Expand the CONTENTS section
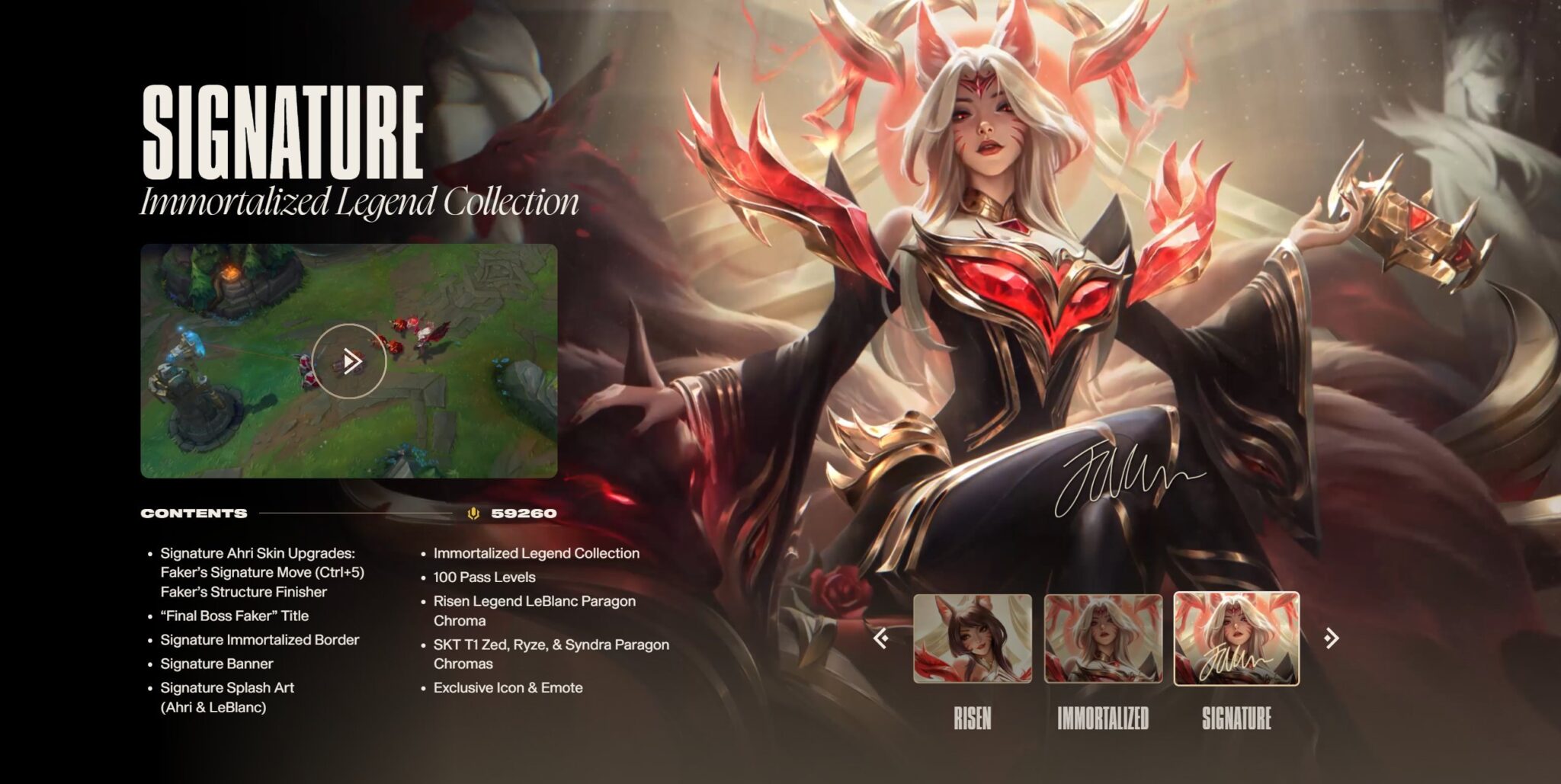This screenshot has height=784, width=1561. click(x=193, y=514)
